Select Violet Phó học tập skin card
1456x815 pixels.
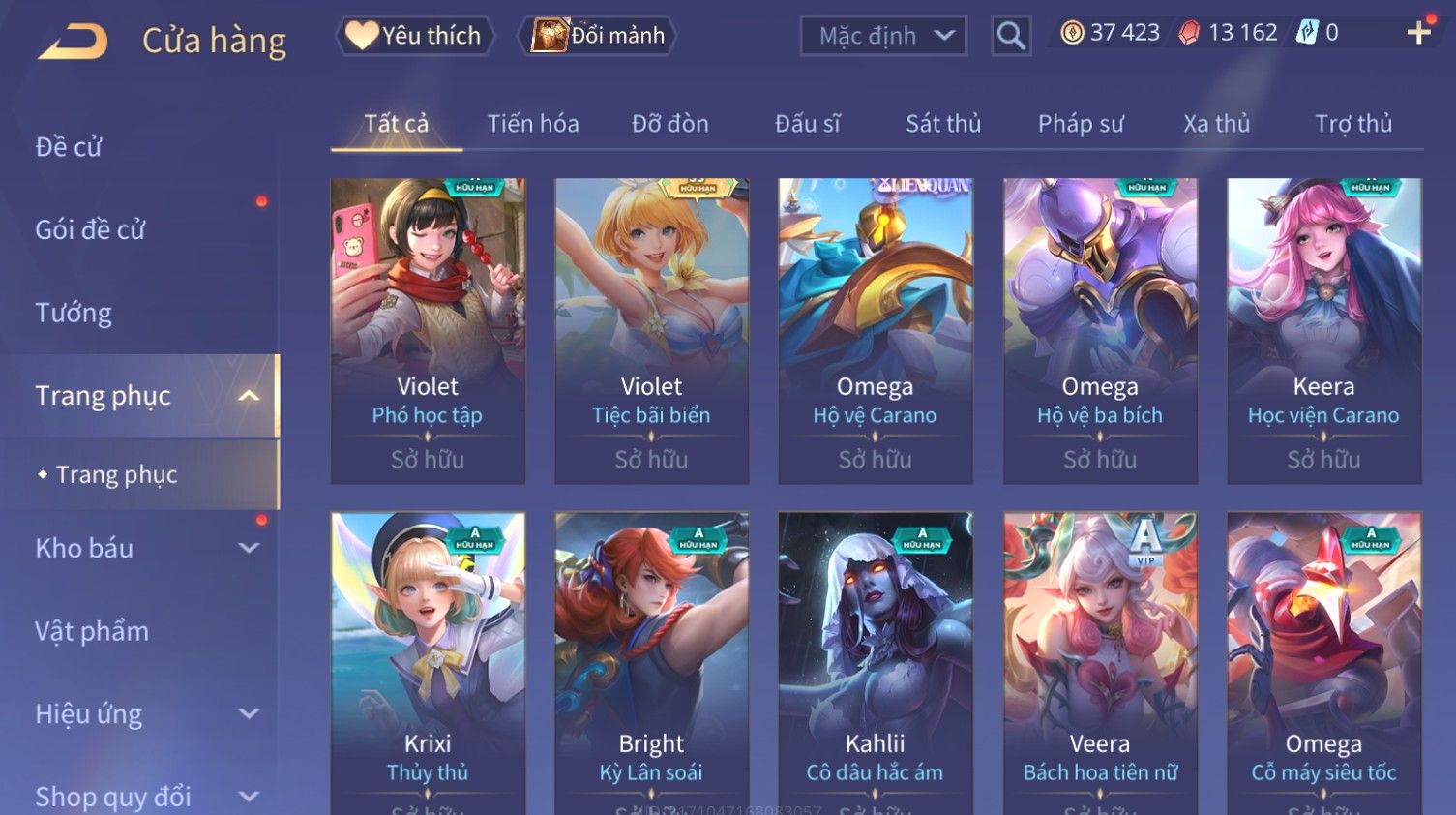pyautogui.click(x=428, y=329)
